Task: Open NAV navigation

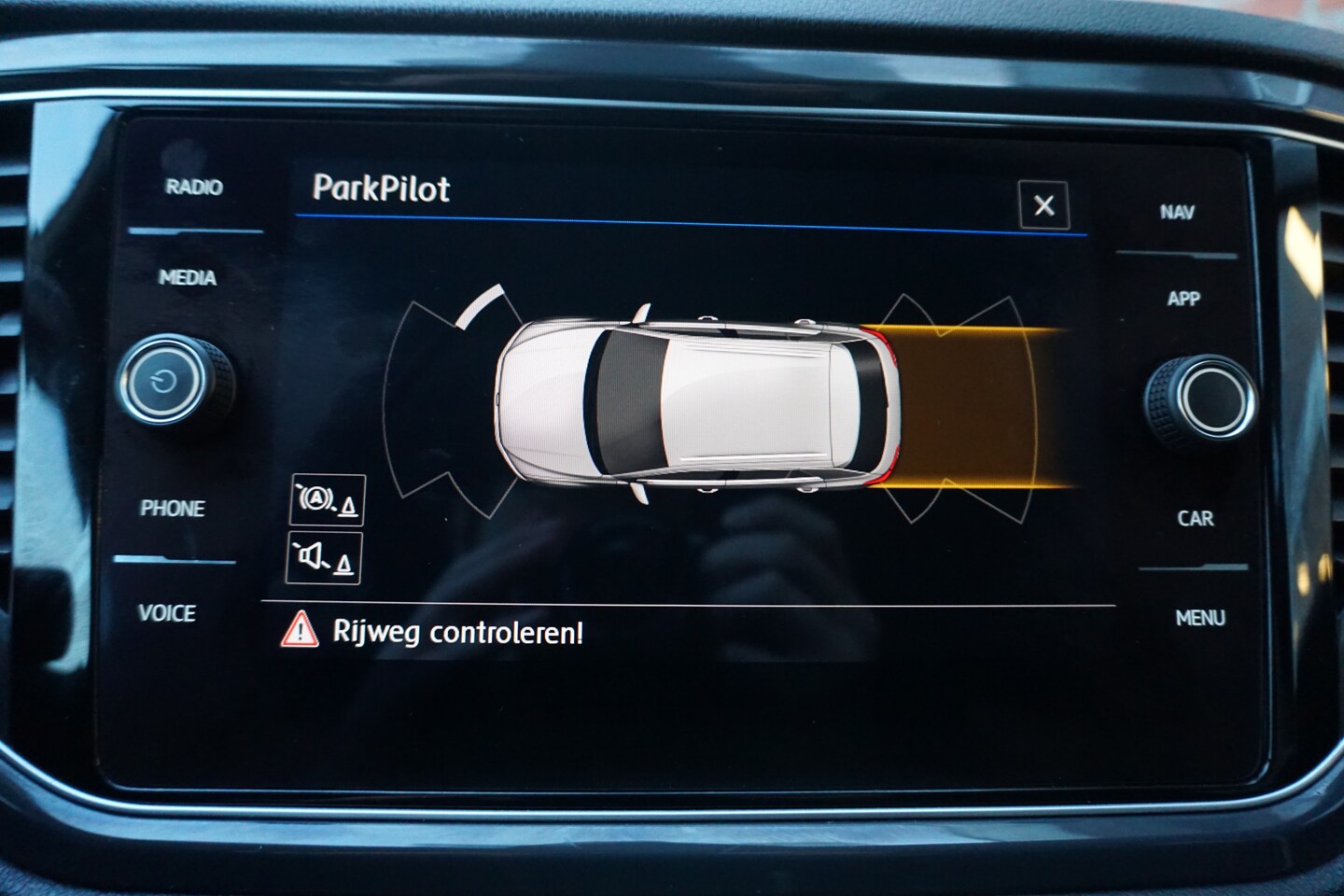Action: pos(1177,212)
